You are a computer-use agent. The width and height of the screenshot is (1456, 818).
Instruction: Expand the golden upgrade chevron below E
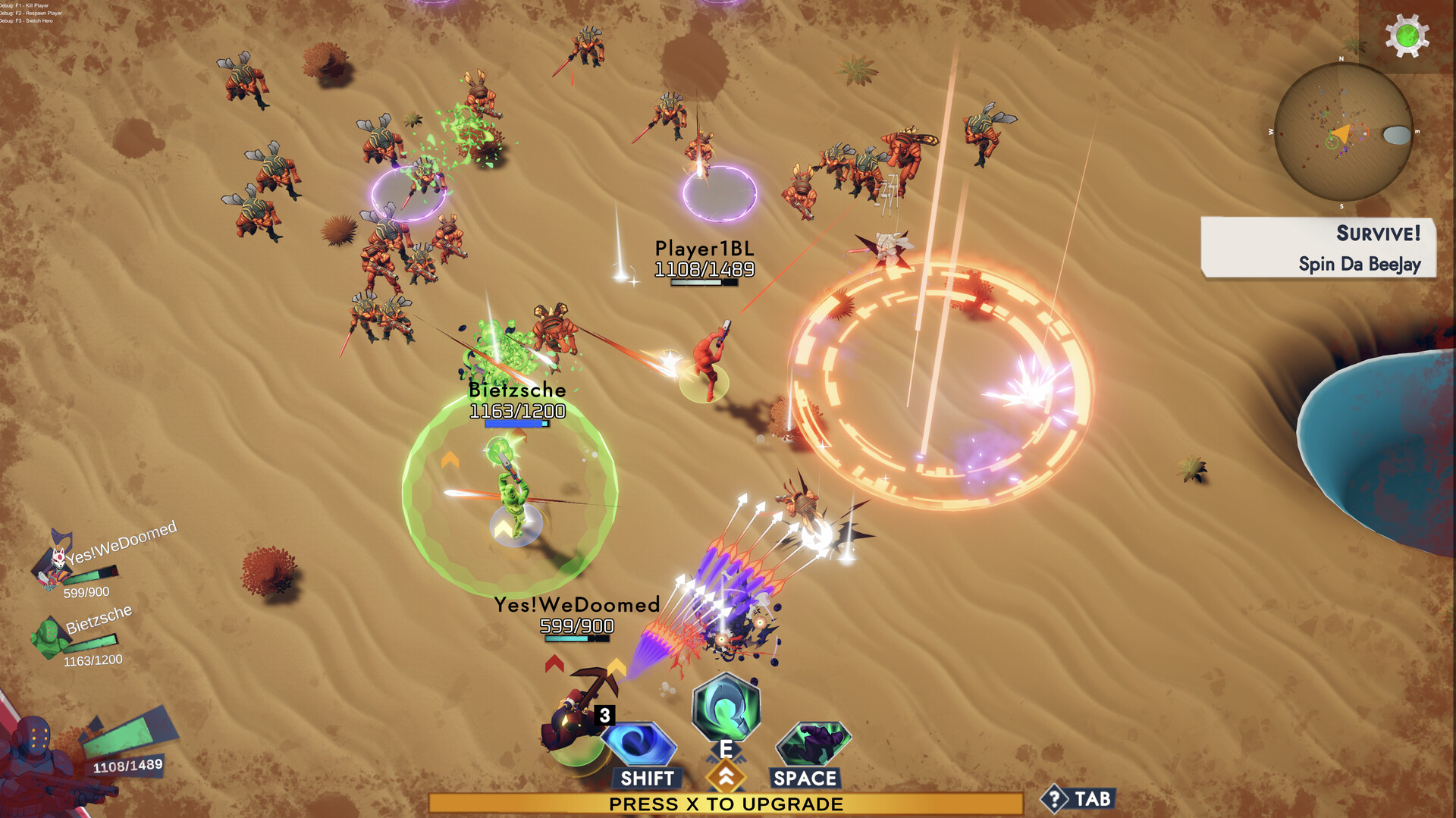[x=726, y=777]
